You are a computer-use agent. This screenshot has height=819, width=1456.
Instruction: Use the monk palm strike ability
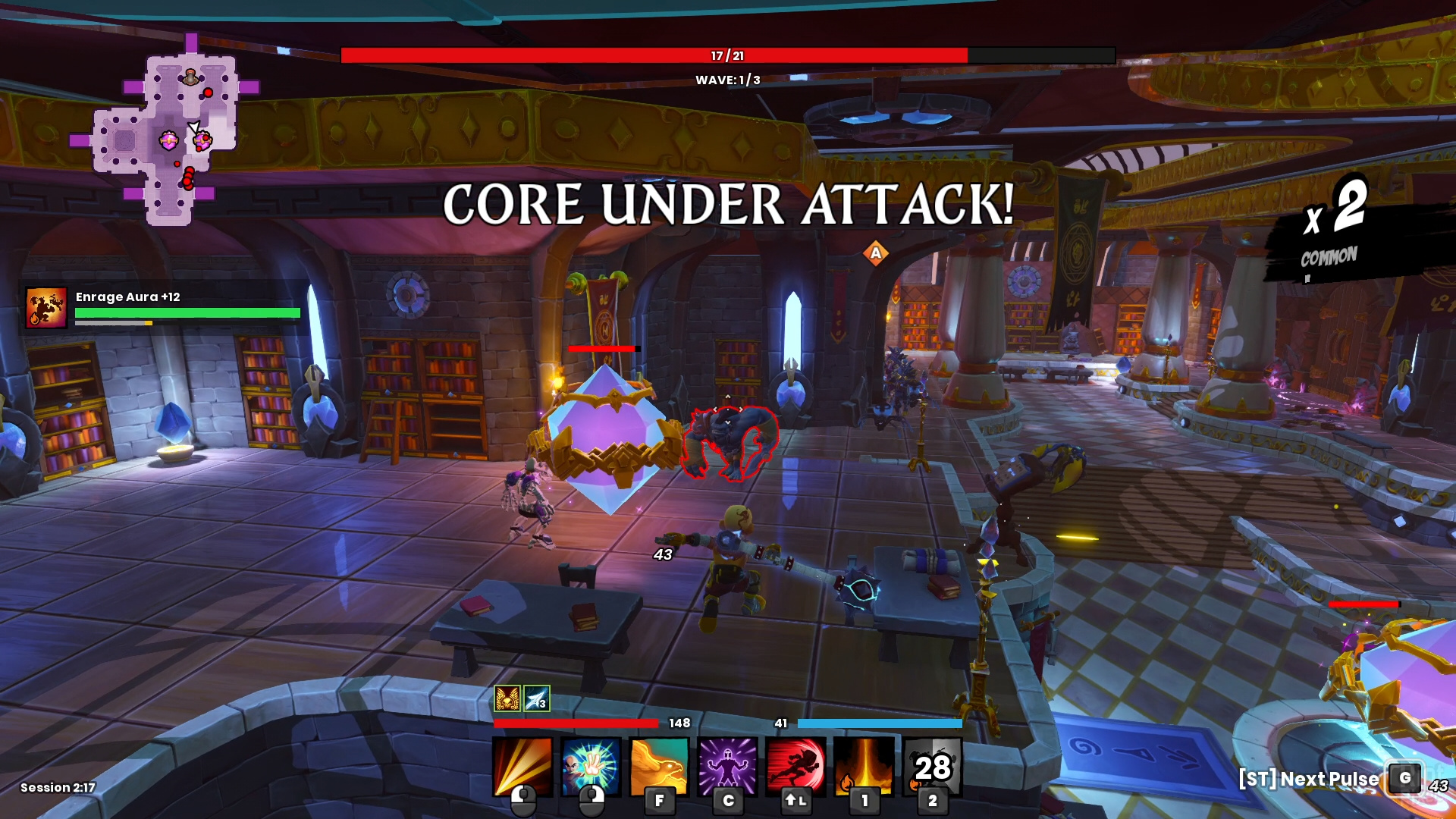(x=591, y=766)
